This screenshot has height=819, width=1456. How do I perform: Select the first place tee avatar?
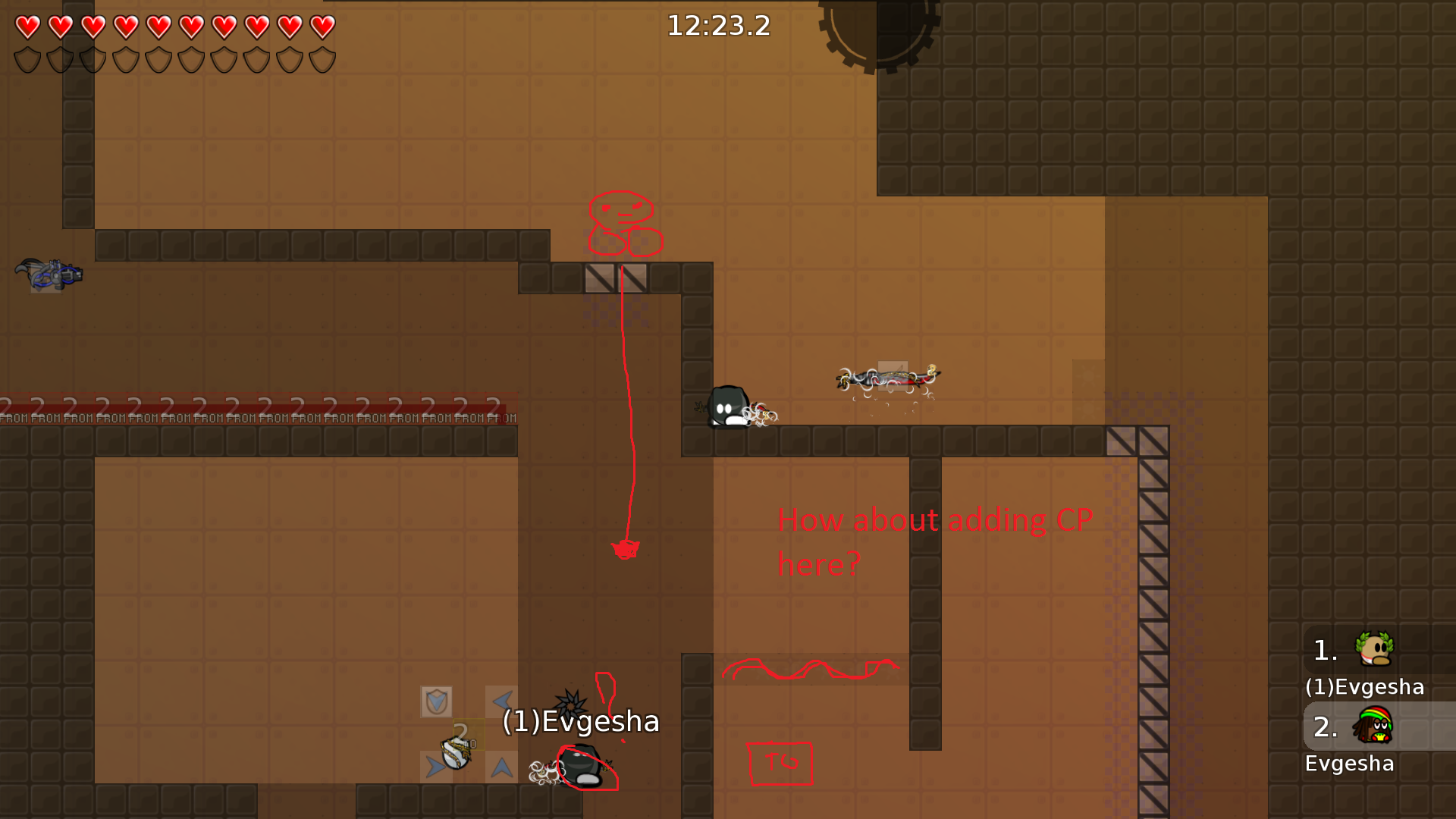point(1373,649)
